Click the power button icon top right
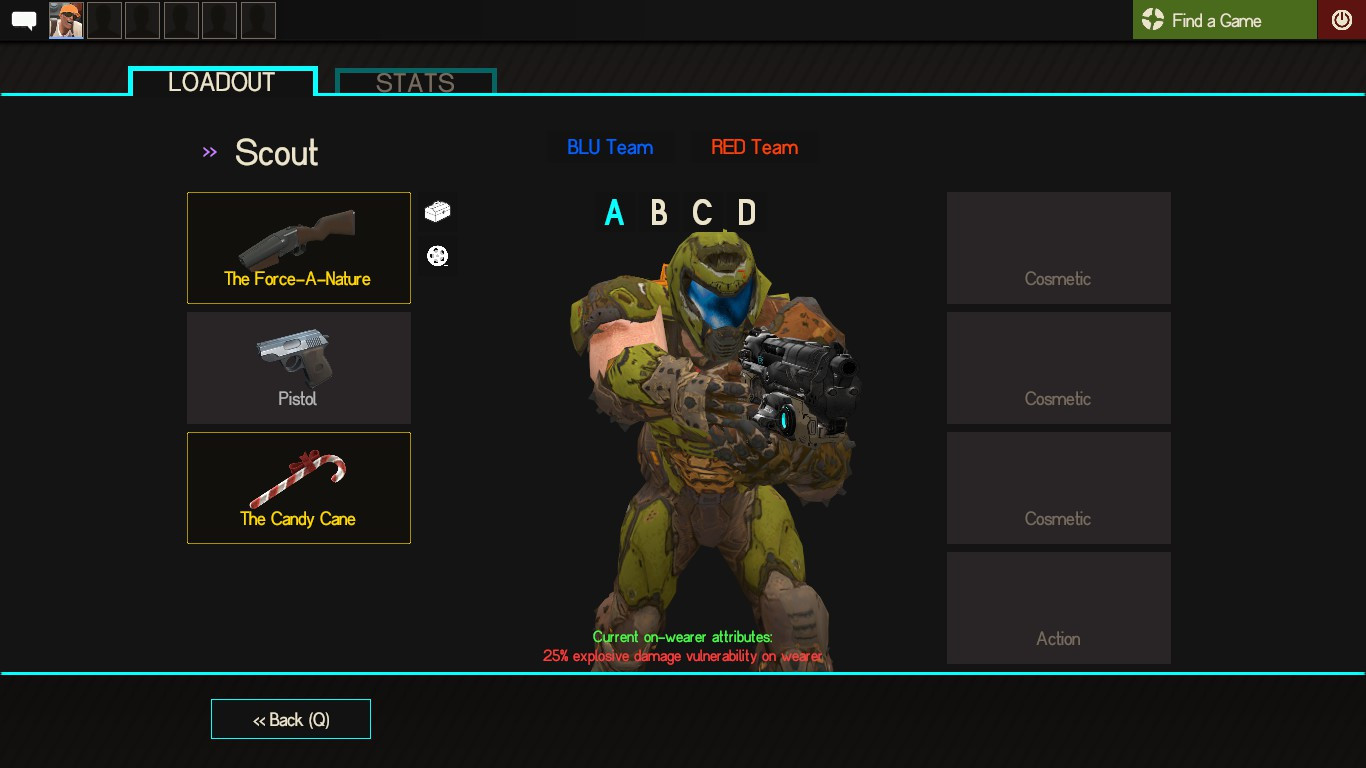Viewport: 1366px width, 768px height. point(1341,17)
